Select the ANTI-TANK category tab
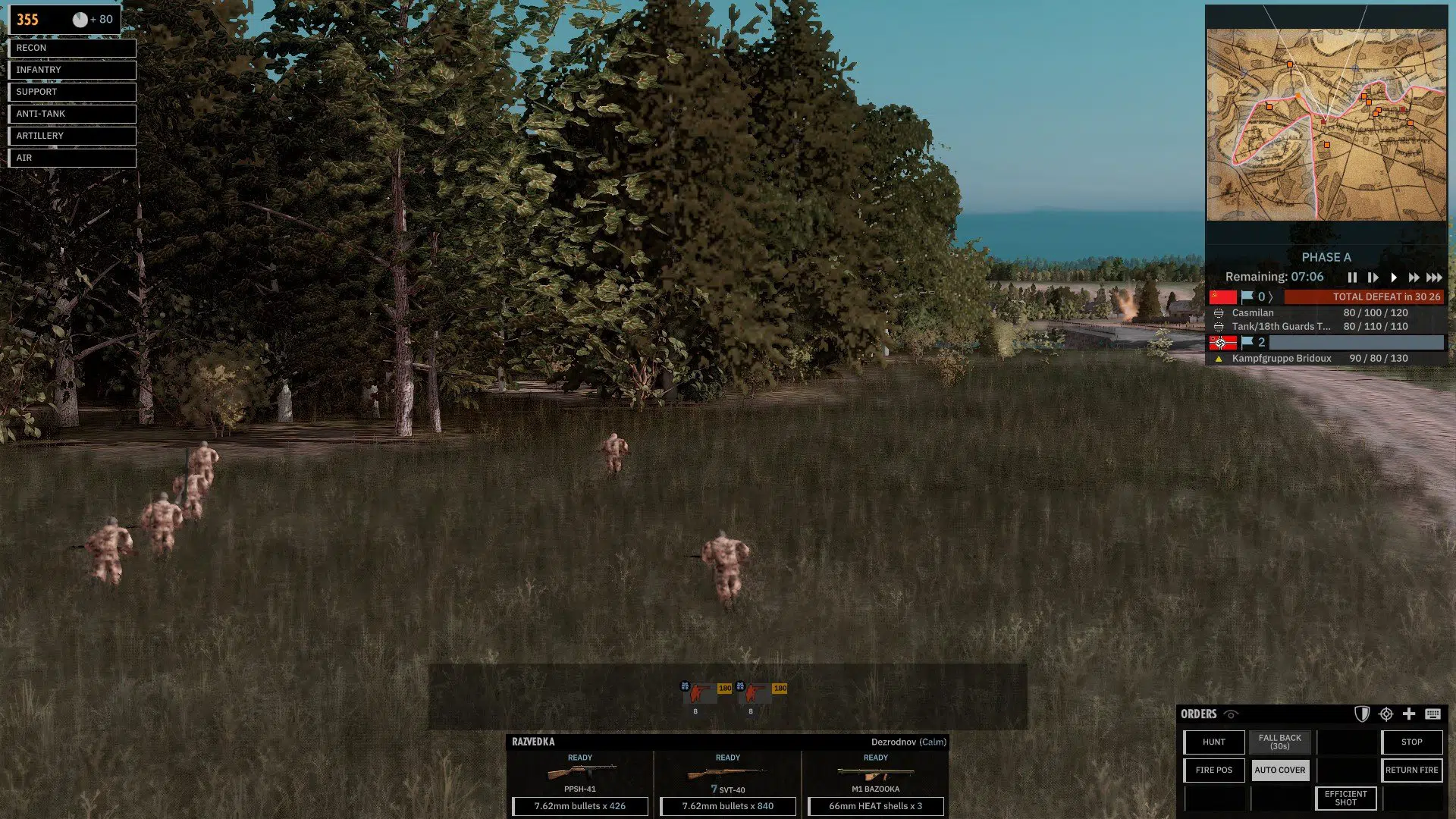The height and width of the screenshot is (819, 1456). (x=71, y=113)
